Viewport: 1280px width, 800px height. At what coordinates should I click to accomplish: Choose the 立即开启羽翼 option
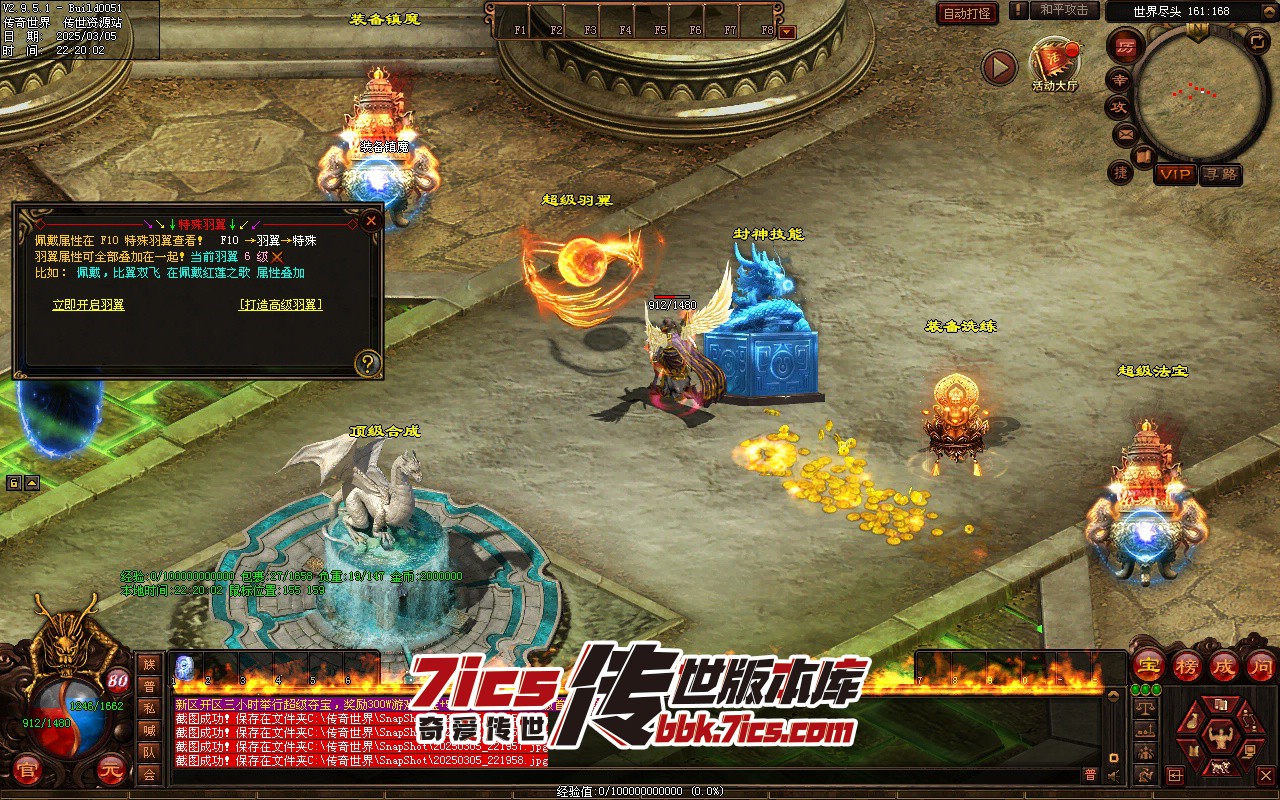pos(88,305)
